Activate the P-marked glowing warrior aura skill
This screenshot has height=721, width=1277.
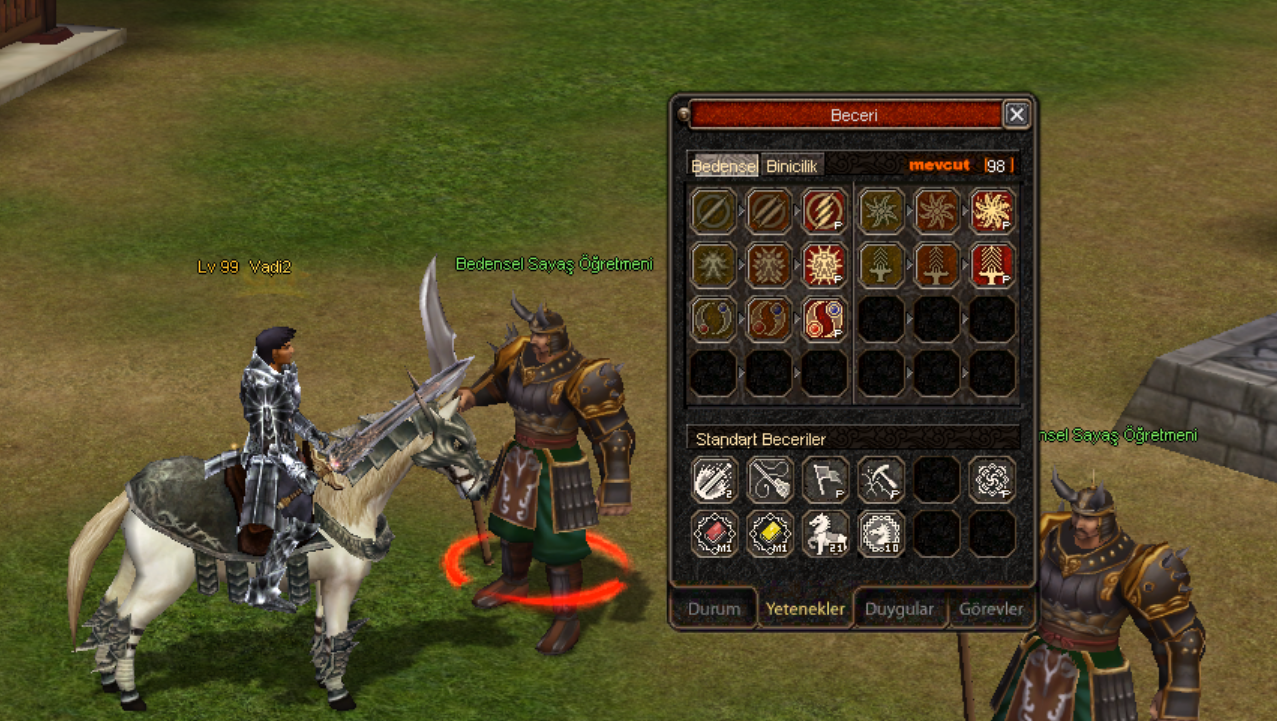[x=825, y=266]
